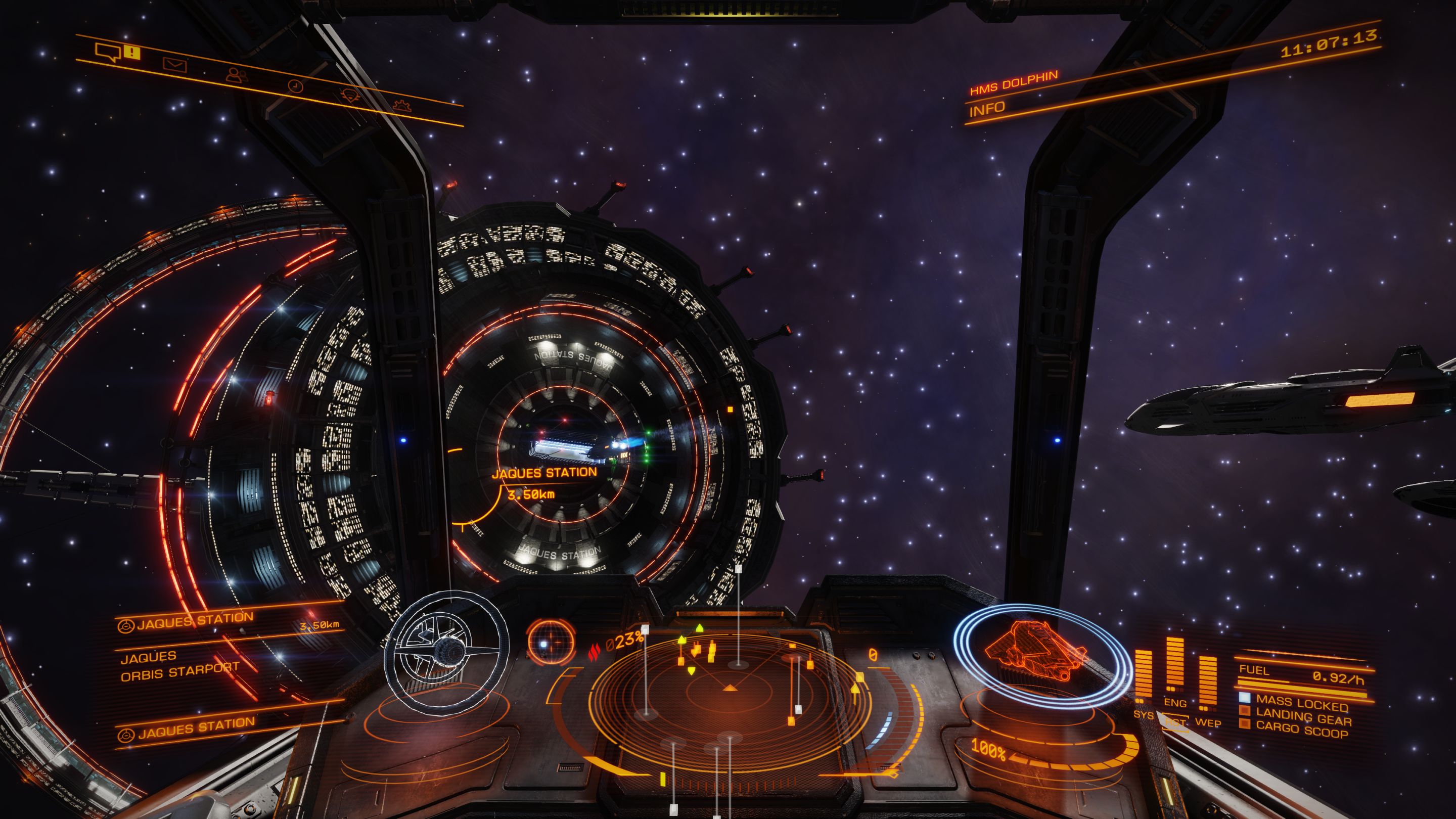Click the ENG power pip column
Image resolution: width=1456 pixels, height=819 pixels.
click(x=1174, y=667)
